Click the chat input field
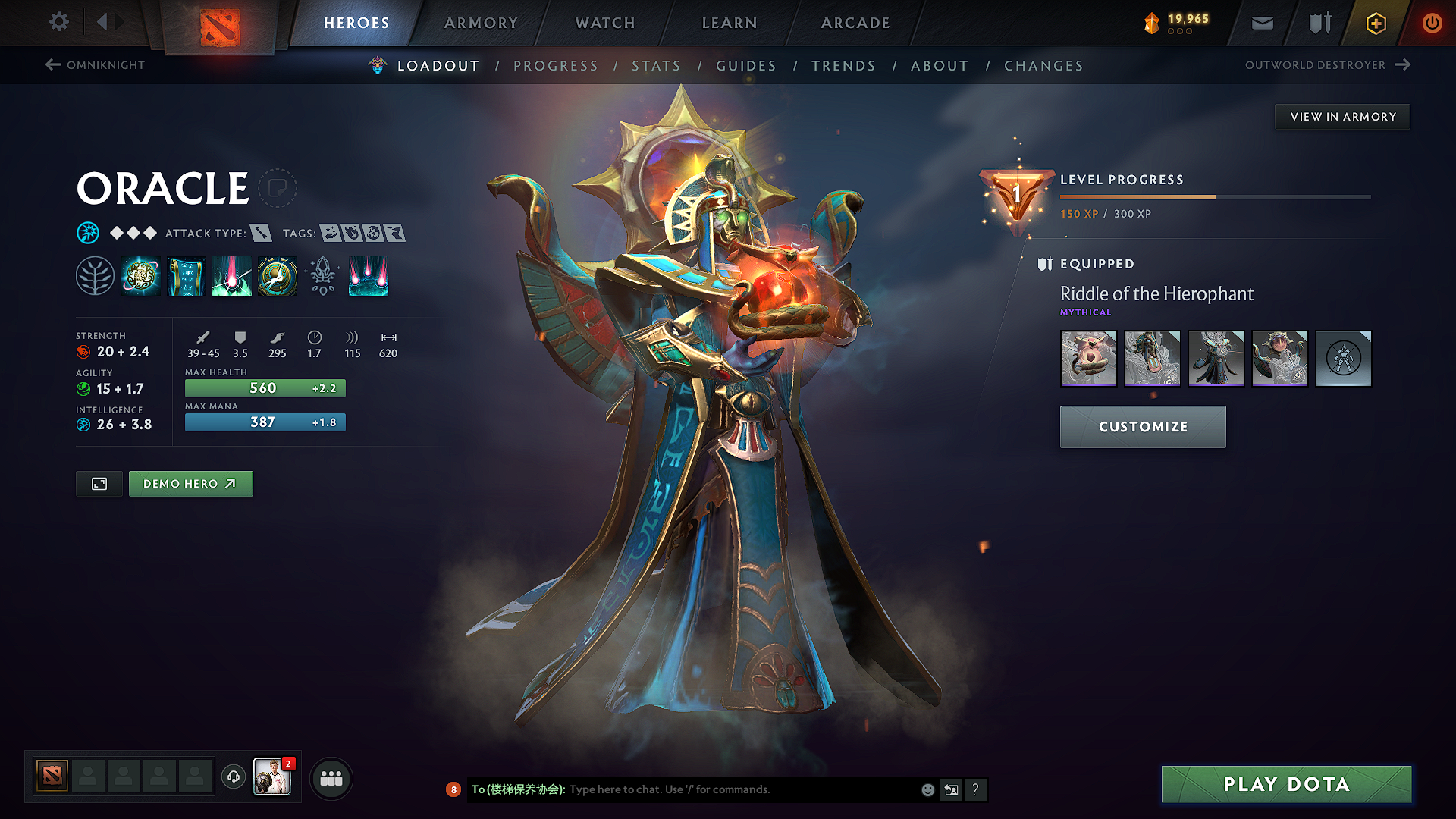 743,789
